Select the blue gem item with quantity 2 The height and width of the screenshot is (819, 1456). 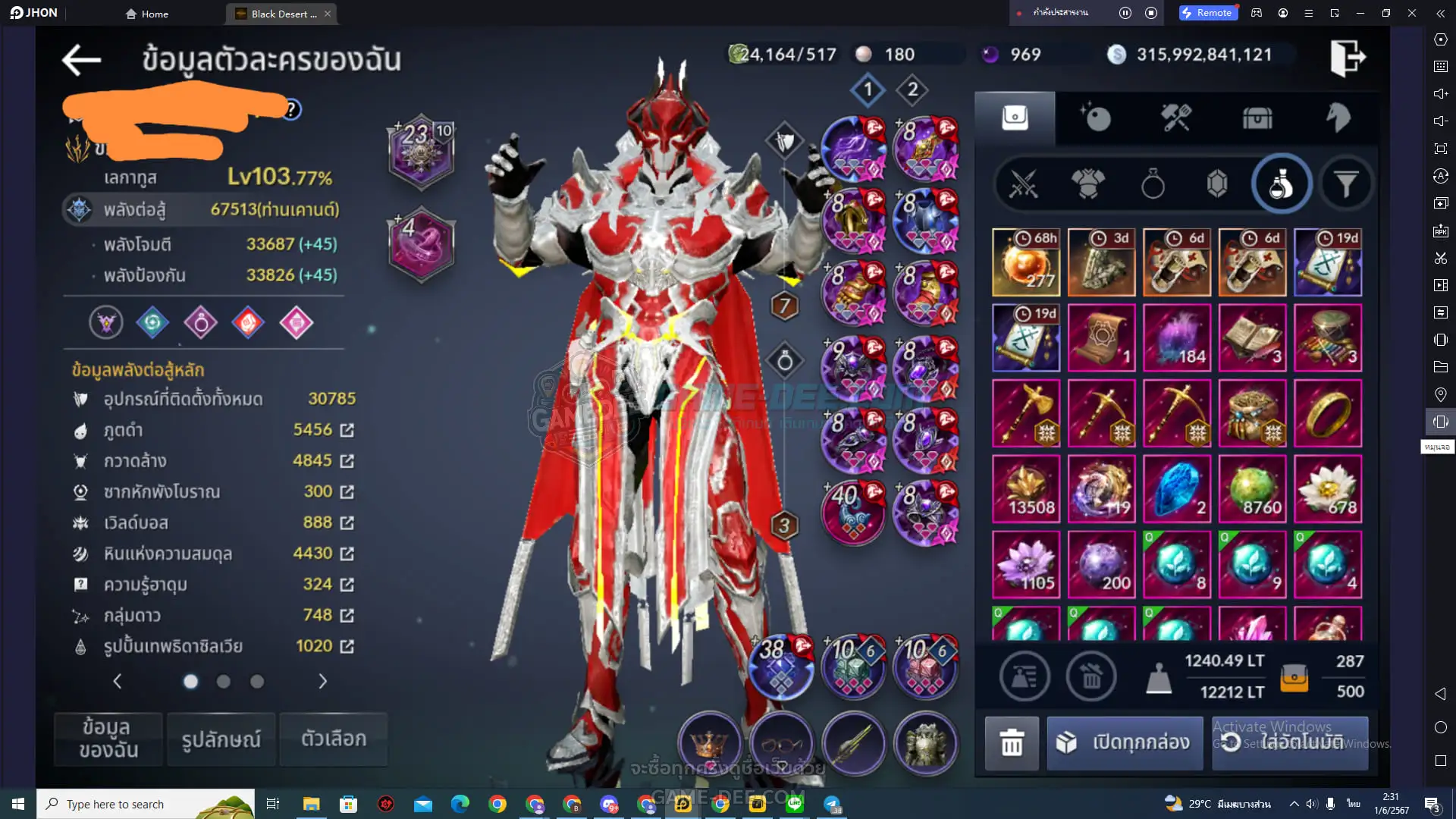click(1176, 489)
